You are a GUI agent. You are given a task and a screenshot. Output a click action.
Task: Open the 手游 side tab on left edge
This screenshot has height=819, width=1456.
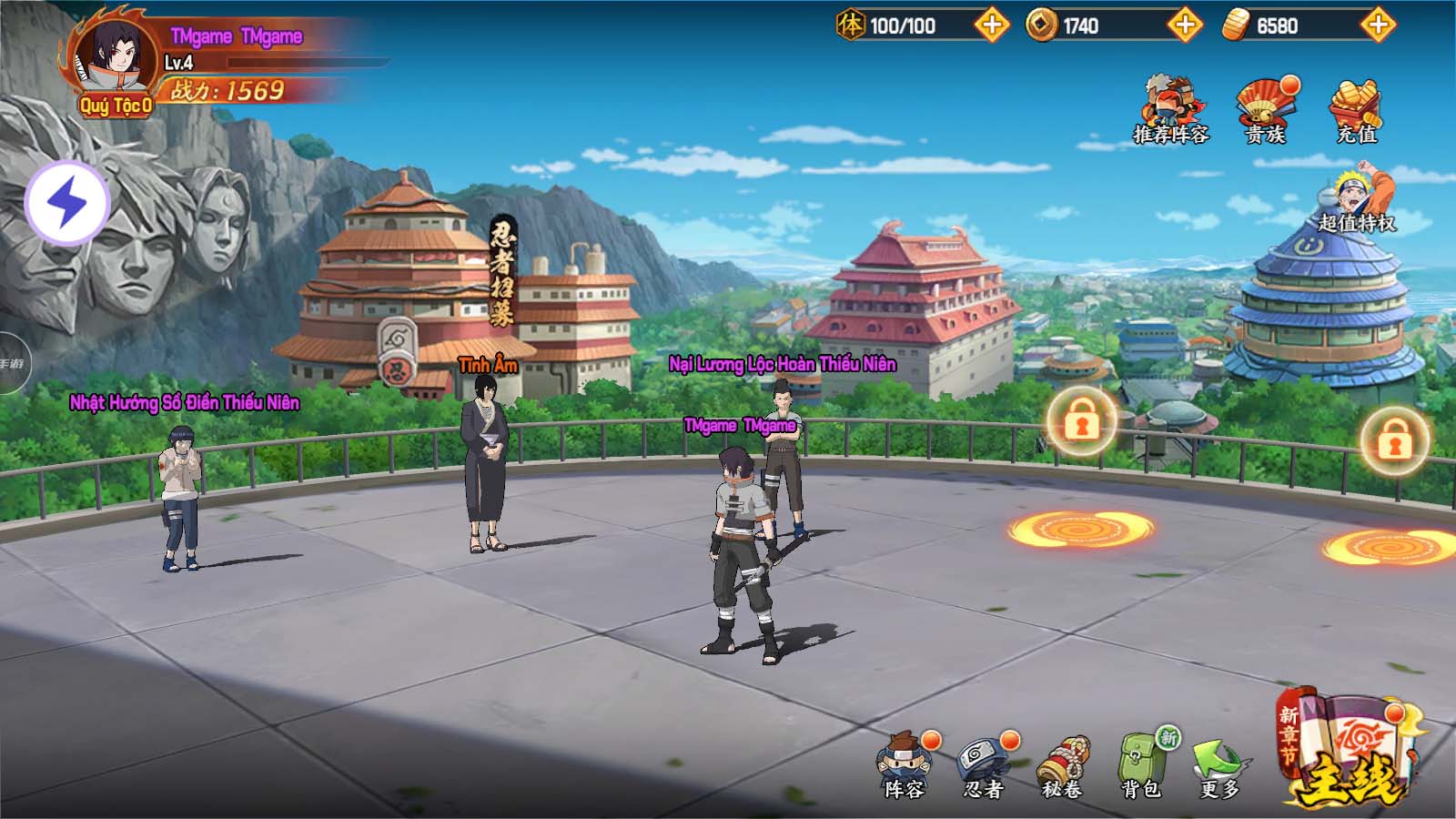[13, 364]
